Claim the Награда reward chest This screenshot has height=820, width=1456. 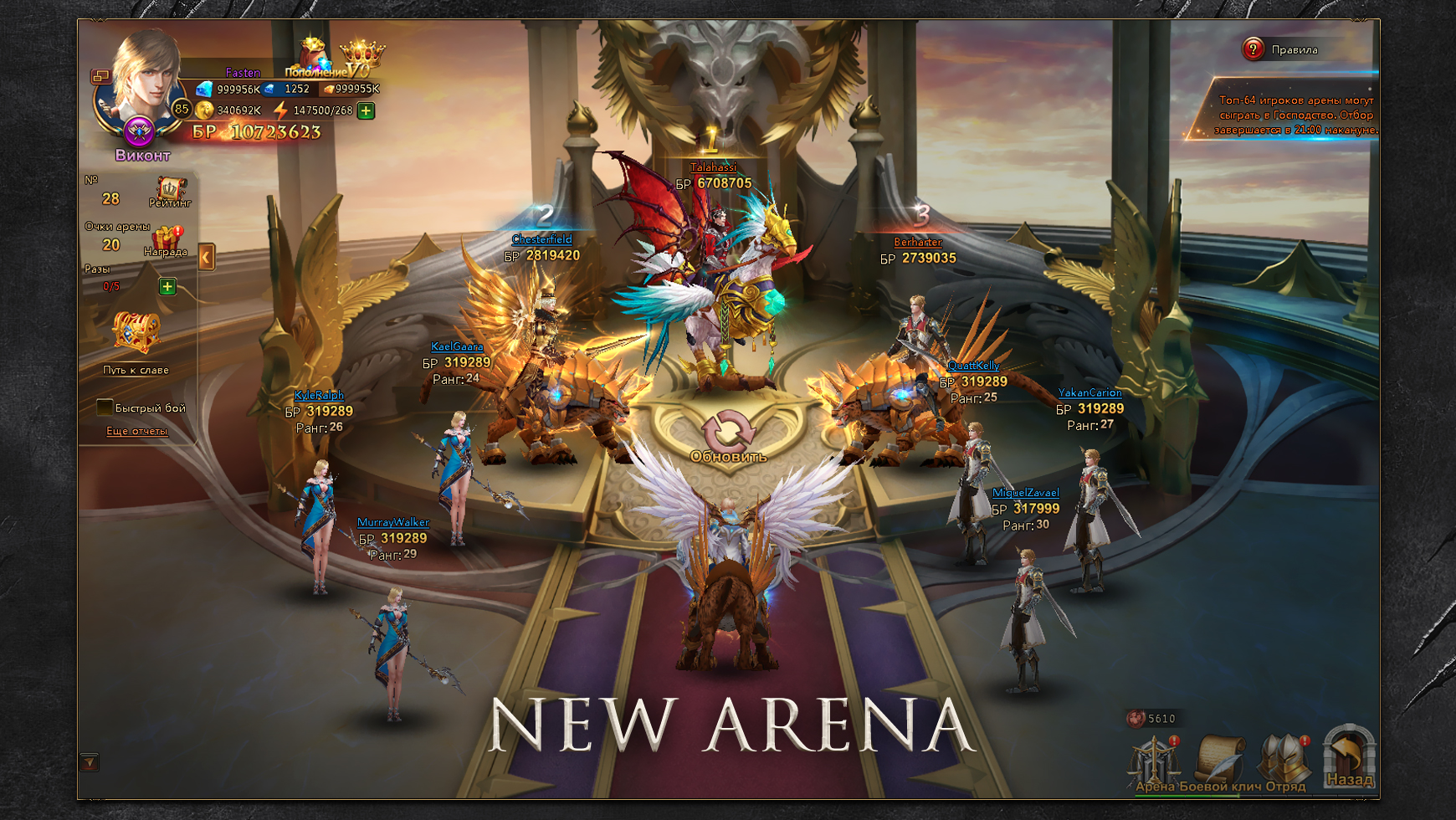[166, 240]
